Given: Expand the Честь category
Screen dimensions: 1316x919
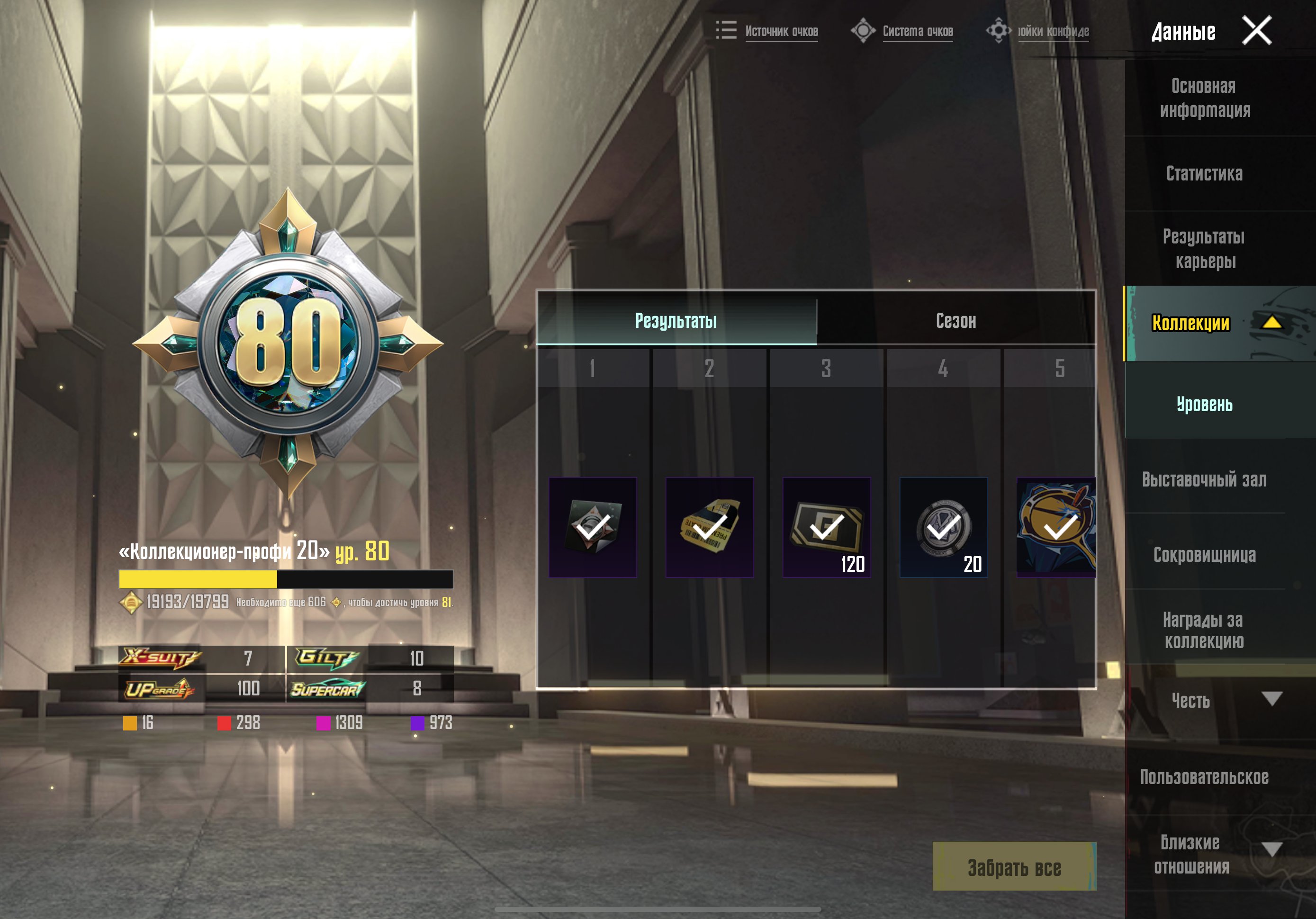Looking at the screenshot, I should (1271, 699).
